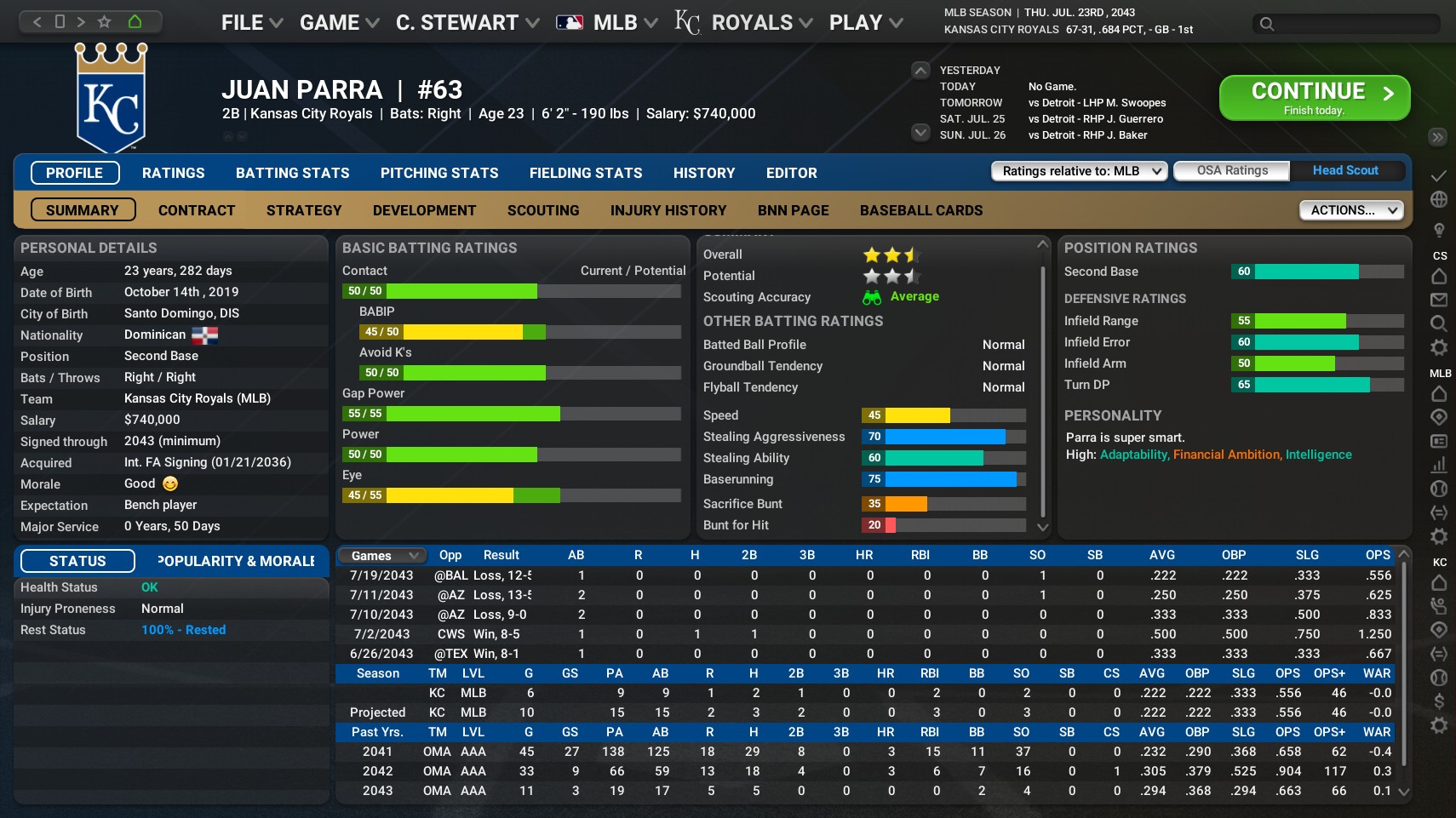Toggle the OSA Ratings option
Image resolution: width=1456 pixels, height=818 pixels.
pyautogui.click(x=1231, y=170)
